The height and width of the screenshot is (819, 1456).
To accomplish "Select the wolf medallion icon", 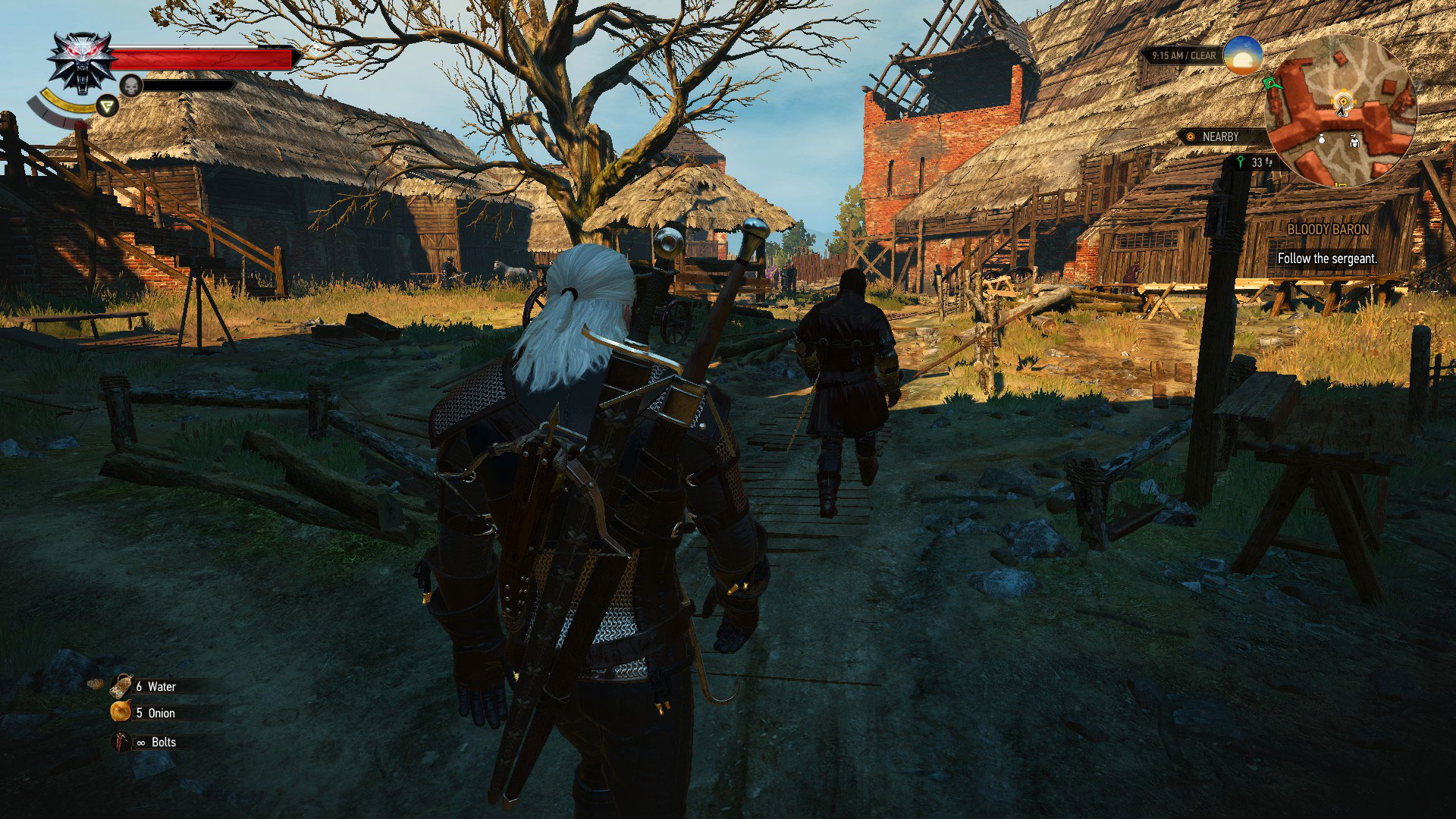I will pos(80,62).
